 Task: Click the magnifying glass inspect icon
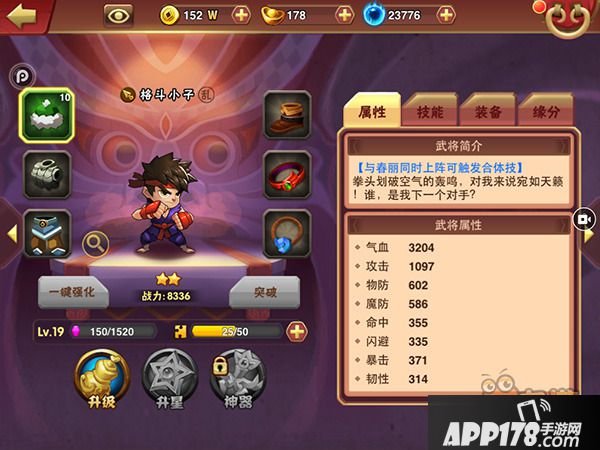point(95,242)
